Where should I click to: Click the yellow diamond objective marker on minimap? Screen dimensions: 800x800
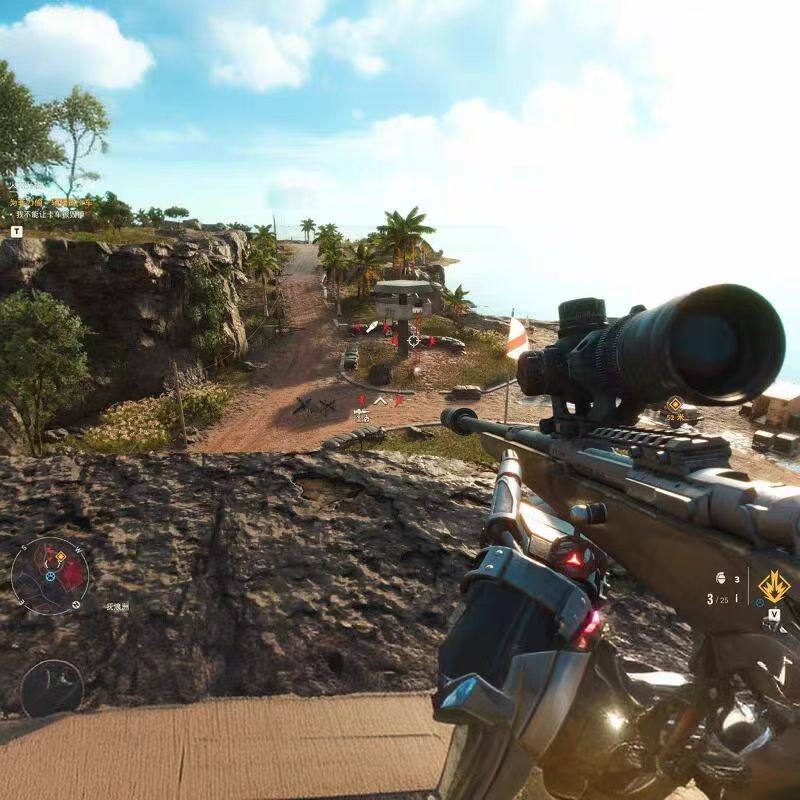tap(61, 555)
